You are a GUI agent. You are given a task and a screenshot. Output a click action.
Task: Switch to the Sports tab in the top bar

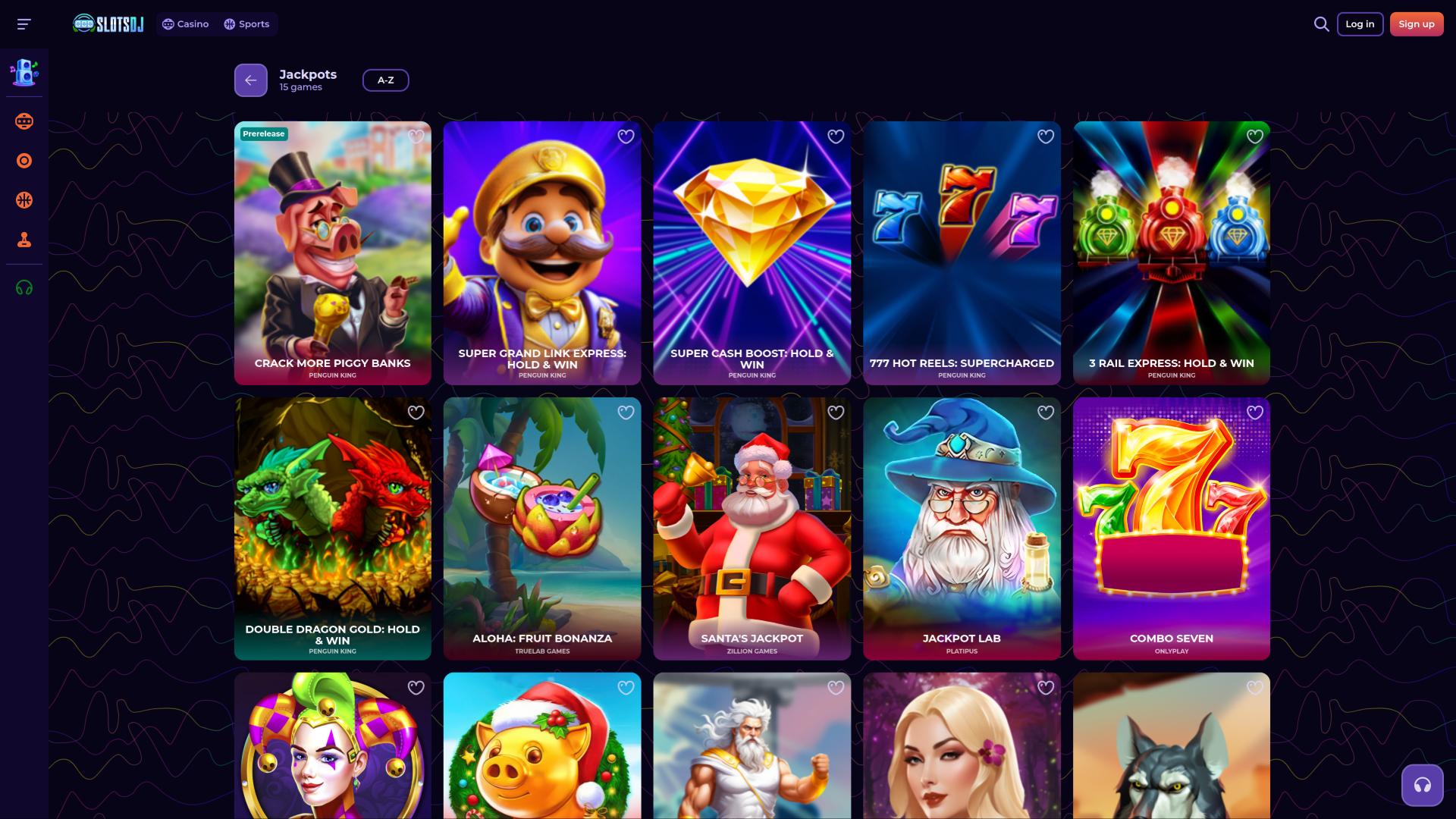(x=246, y=24)
